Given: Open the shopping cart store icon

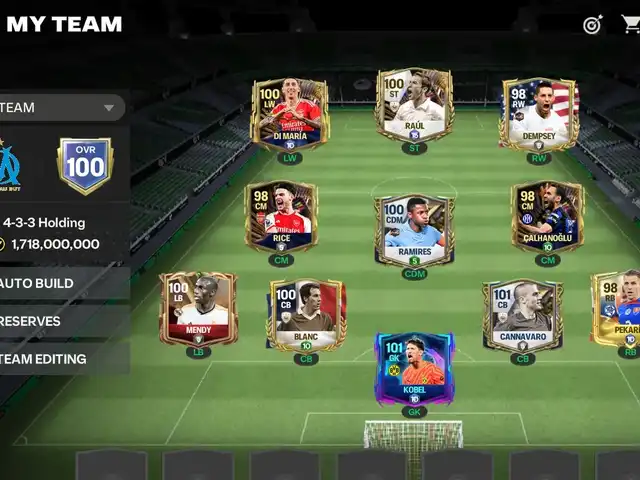Looking at the screenshot, I should pyautogui.click(x=630, y=24).
